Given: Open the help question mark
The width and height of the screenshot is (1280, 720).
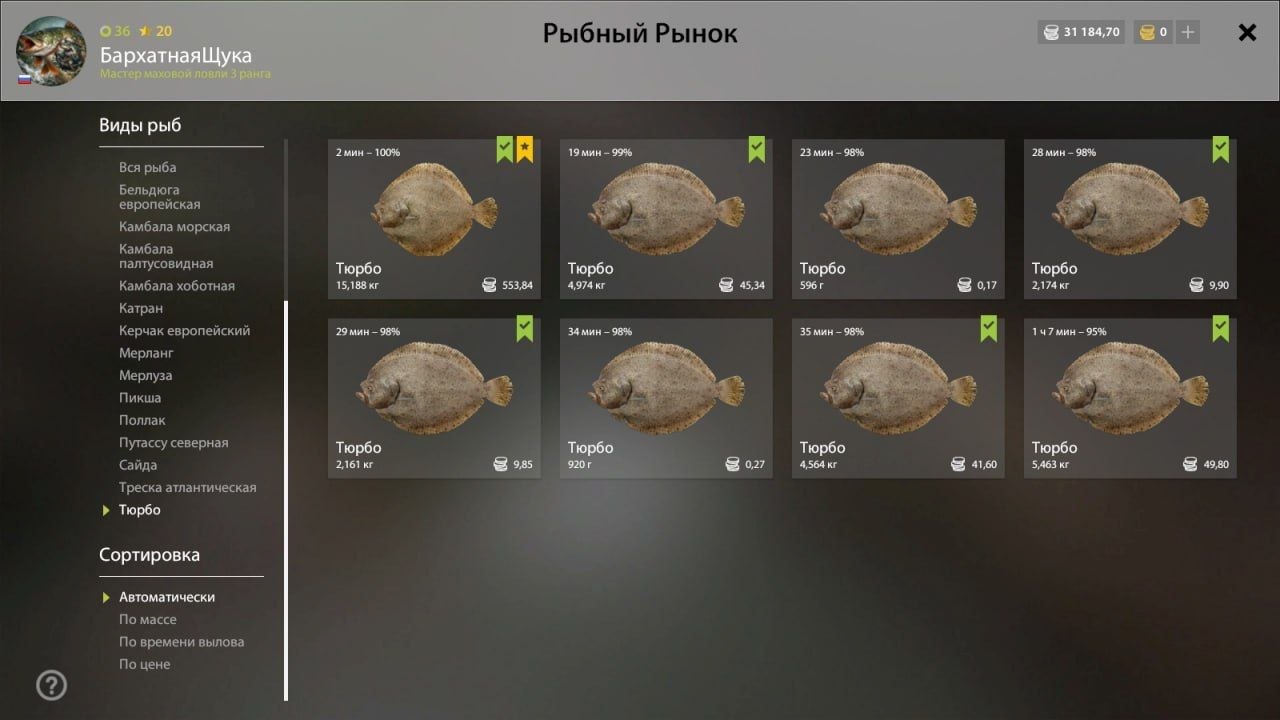Looking at the screenshot, I should [51, 685].
